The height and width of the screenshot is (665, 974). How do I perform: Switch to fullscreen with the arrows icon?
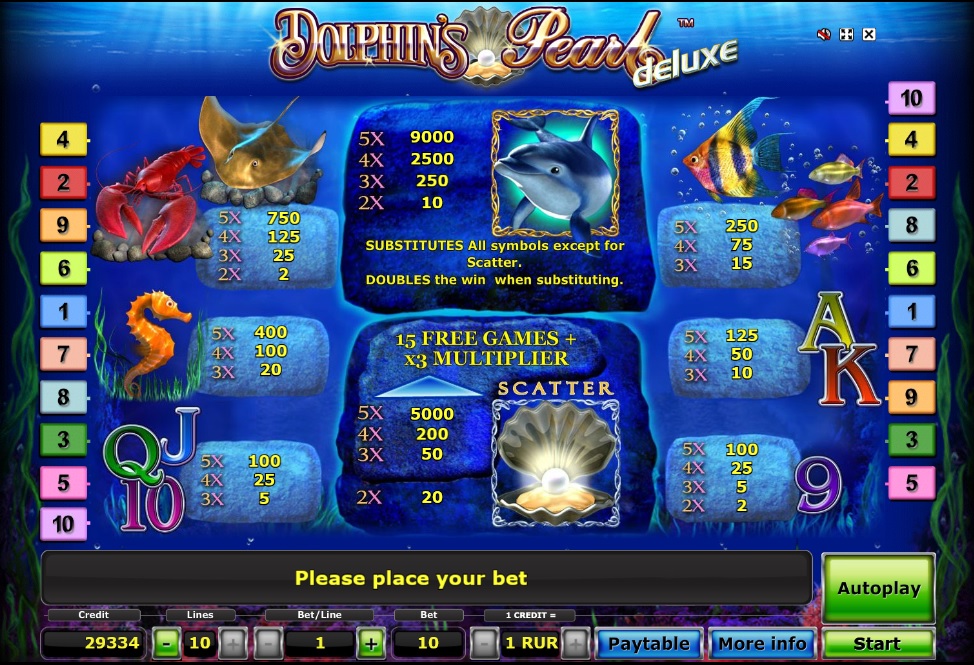tap(846, 35)
